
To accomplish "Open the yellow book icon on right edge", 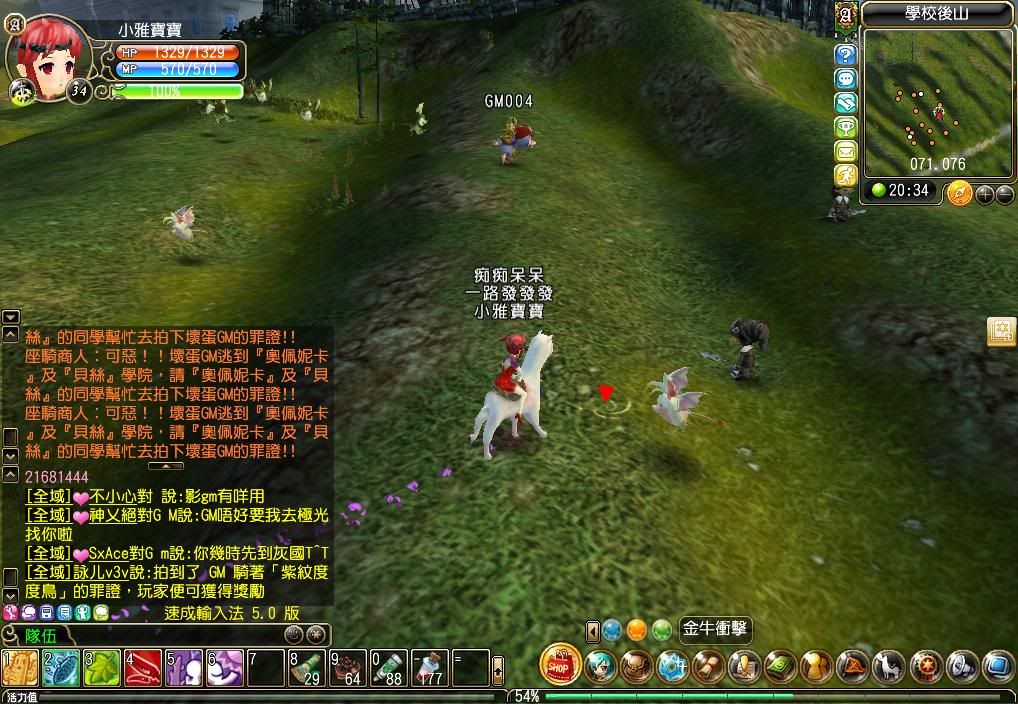I will coord(1001,331).
